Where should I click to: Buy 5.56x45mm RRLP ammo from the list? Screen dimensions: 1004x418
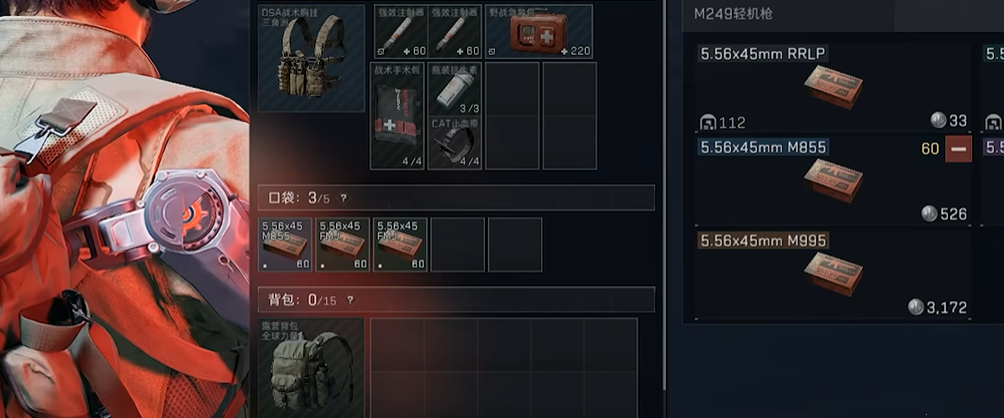click(832, 88)
